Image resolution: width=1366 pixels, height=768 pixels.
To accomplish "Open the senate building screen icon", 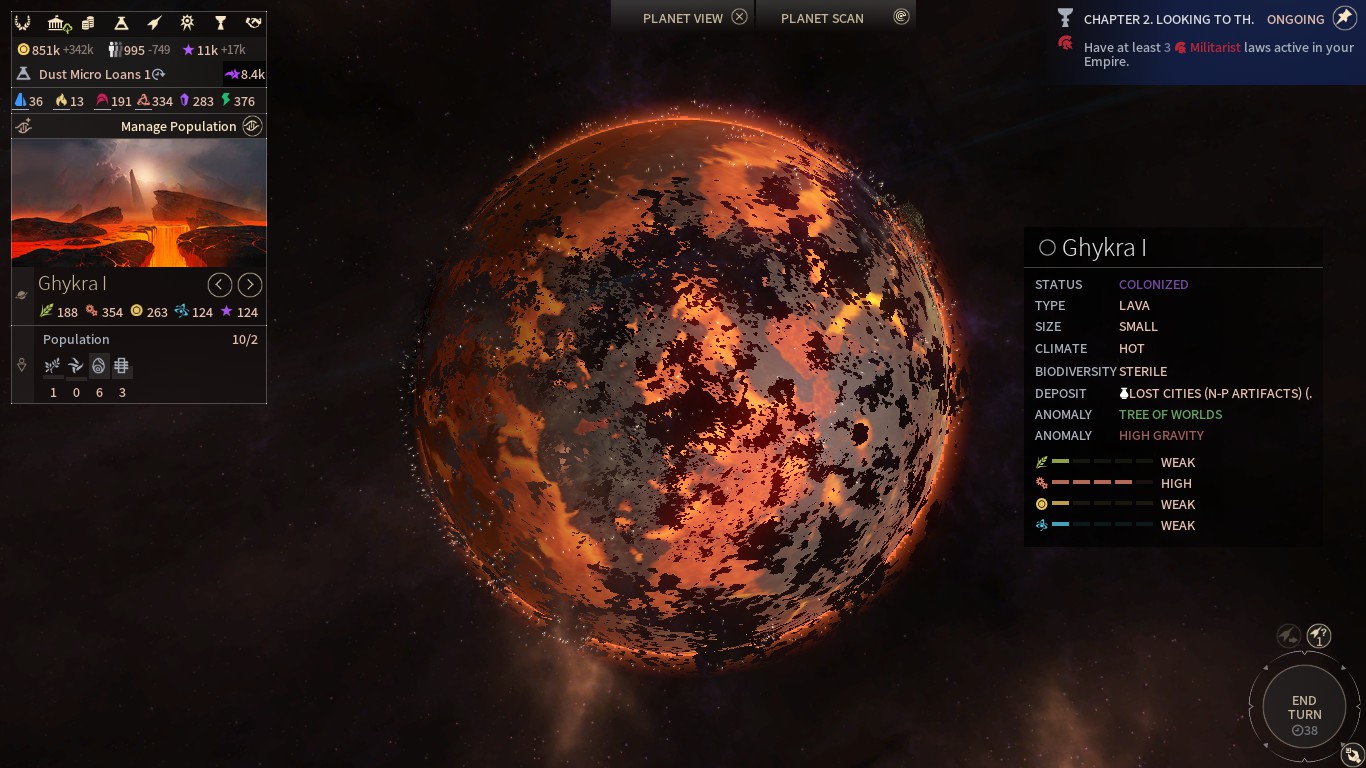I will [58, 23].
